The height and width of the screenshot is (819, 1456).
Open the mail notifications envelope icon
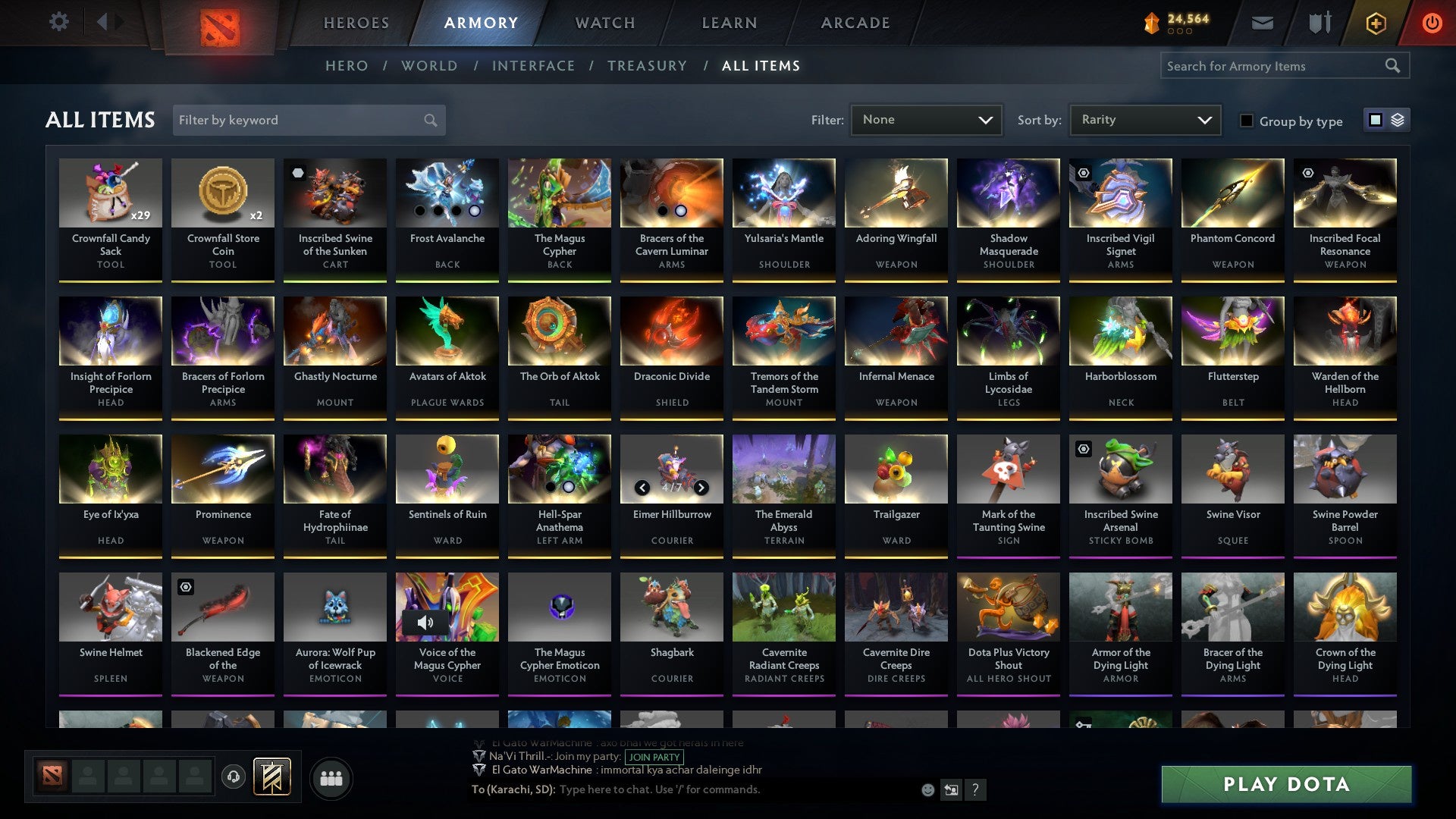[x=1261, y=22]
